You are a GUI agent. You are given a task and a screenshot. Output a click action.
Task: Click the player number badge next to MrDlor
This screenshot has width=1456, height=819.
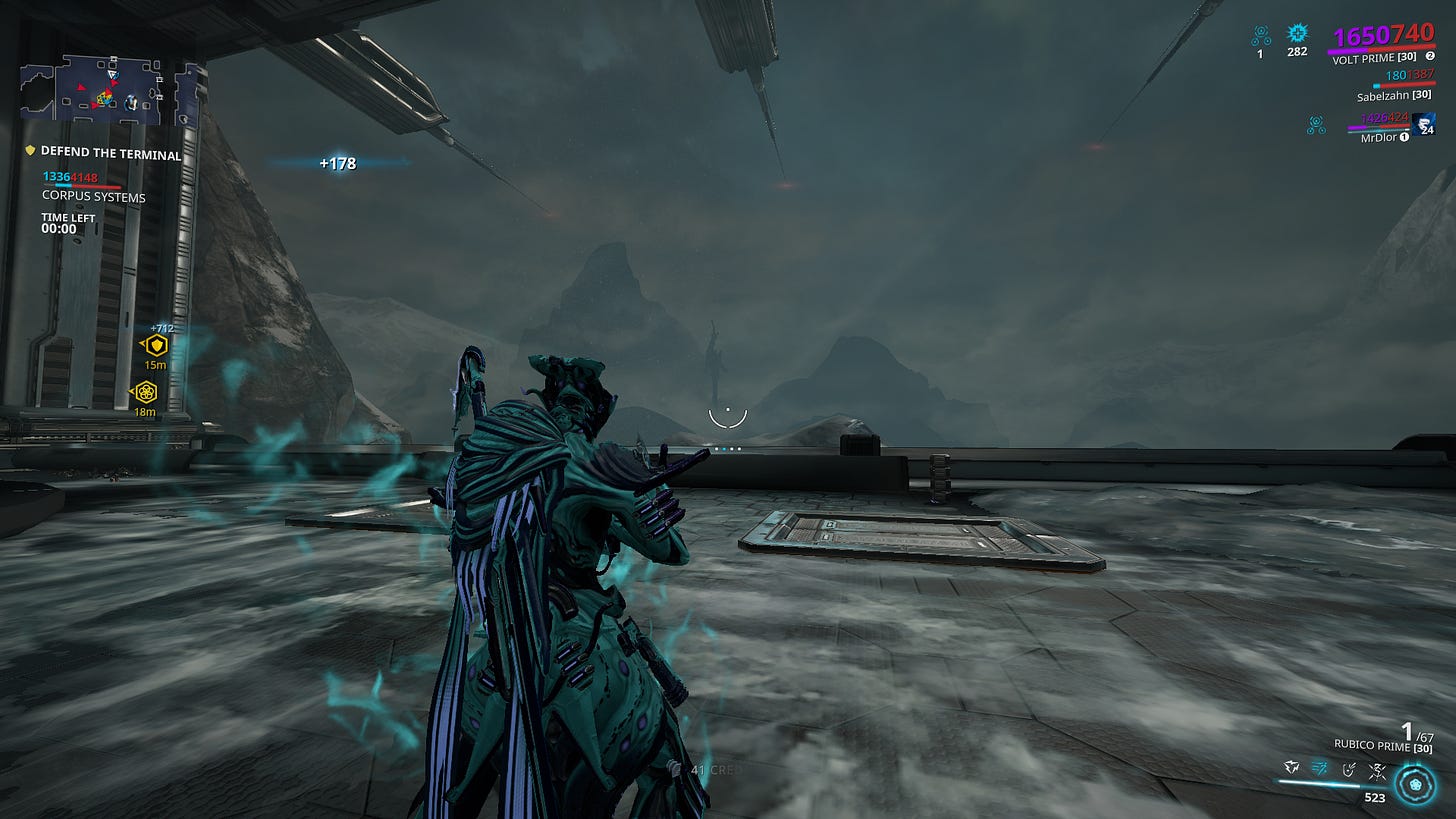point(1404,137)
